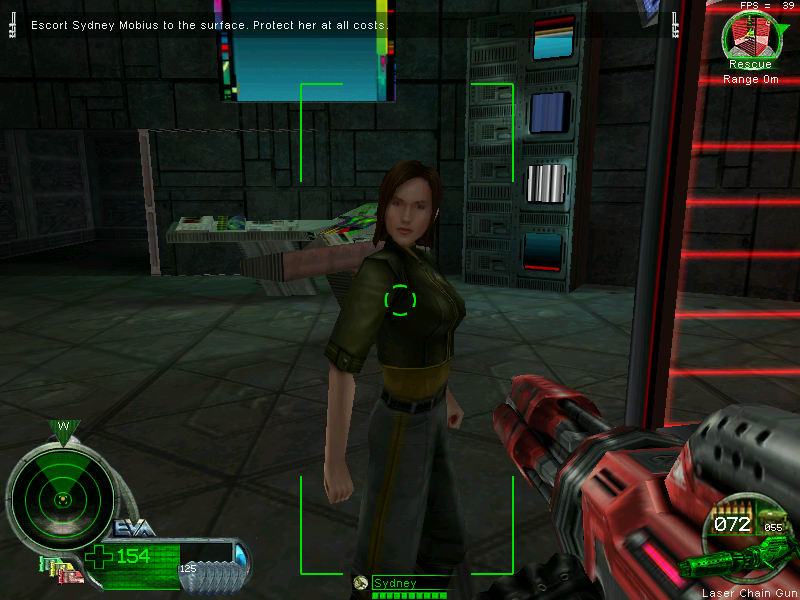Select the red security keycard
The image size is (800, 600).
coord(72,578)
